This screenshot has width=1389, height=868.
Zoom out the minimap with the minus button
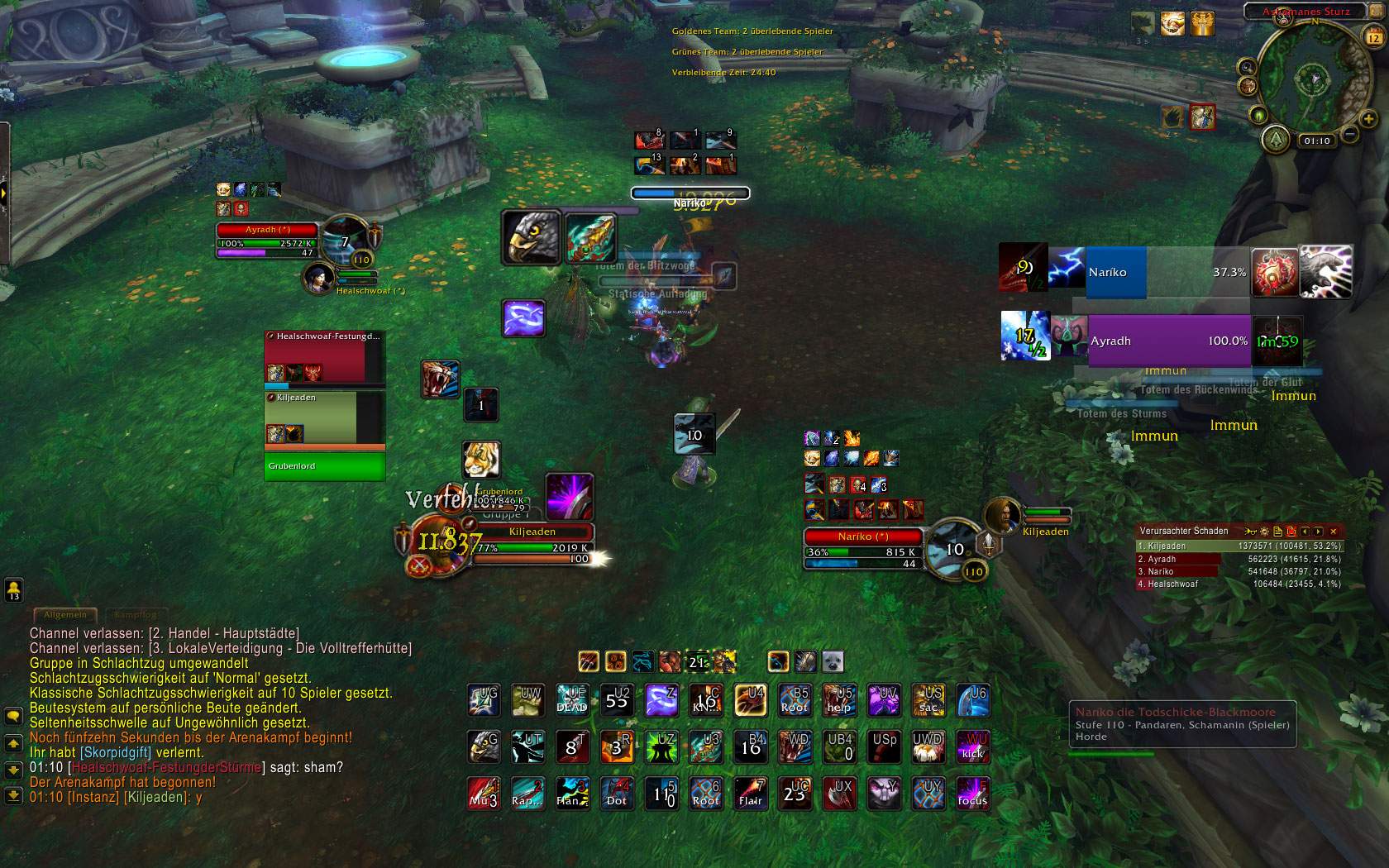click(1348, 134)
